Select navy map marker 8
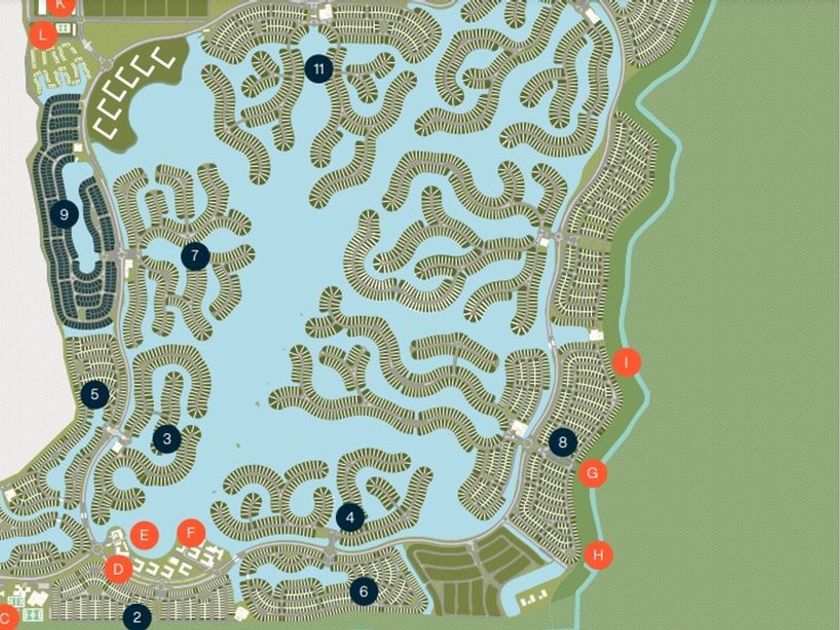The height and width of the screenshot is (630, 840). tap(563, 441)
